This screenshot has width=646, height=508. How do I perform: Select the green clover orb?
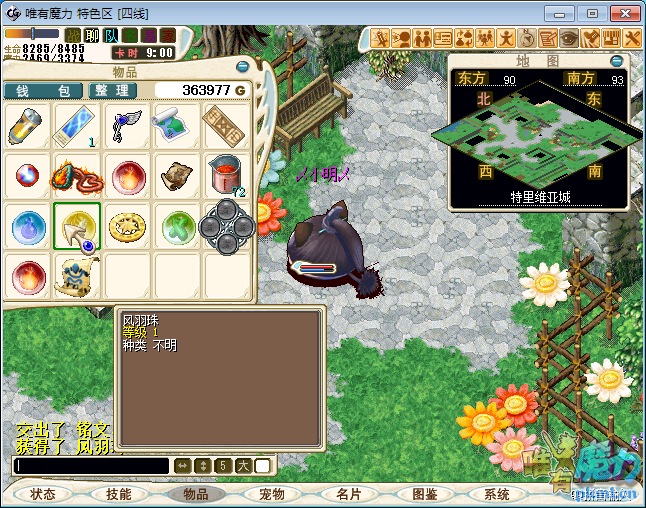point(177,227)
